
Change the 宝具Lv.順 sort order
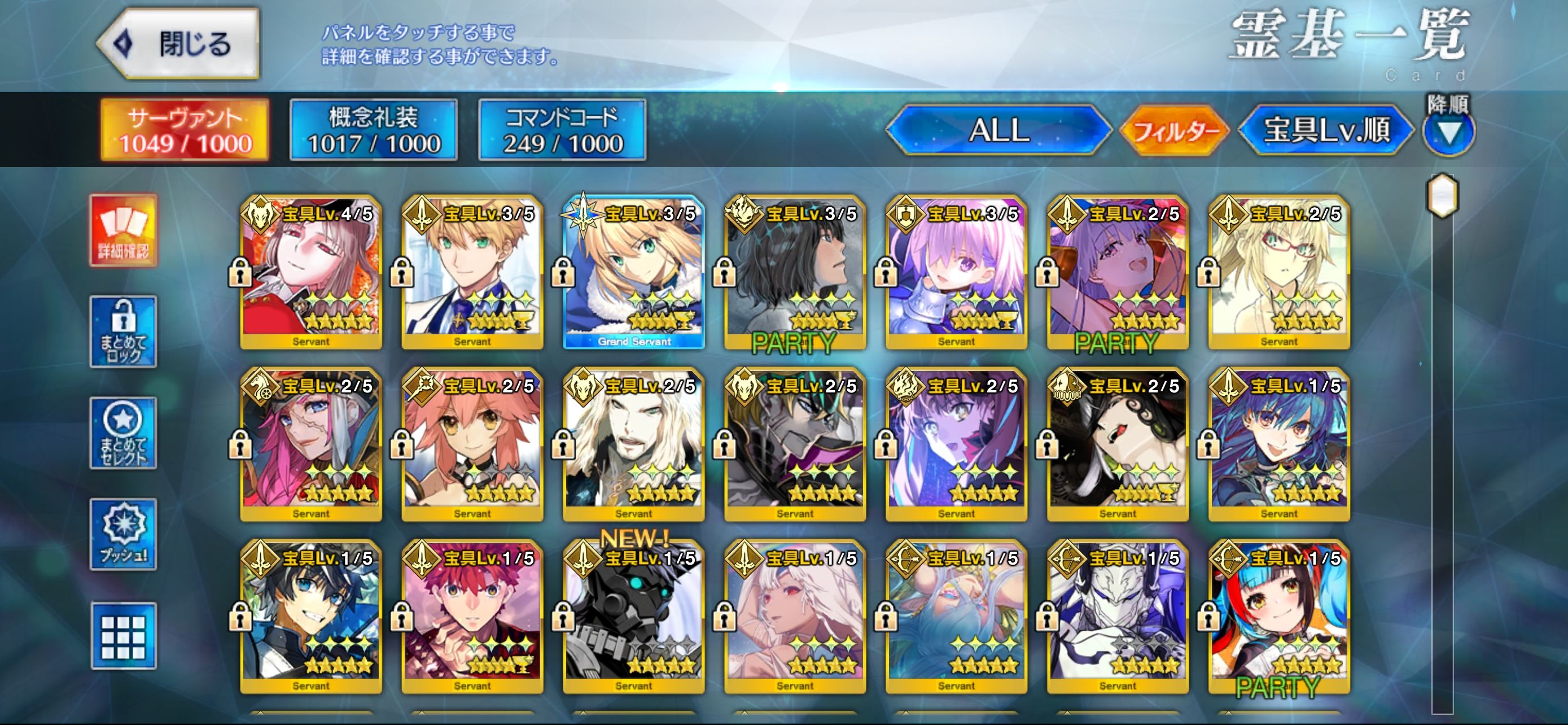pos(1327,130)
